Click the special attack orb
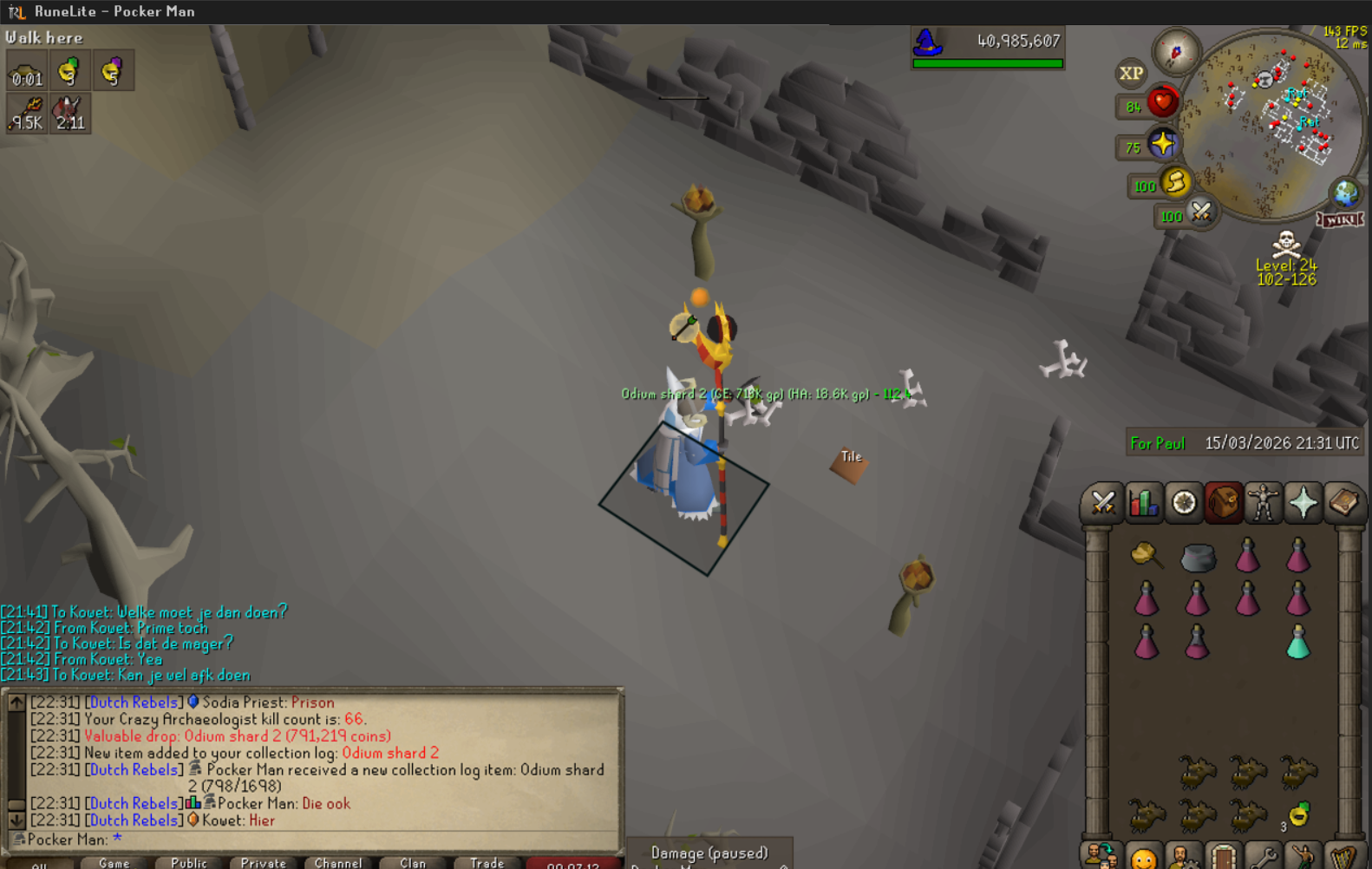This screenshot has width=1372, height=869. (x=1201, y=212)
